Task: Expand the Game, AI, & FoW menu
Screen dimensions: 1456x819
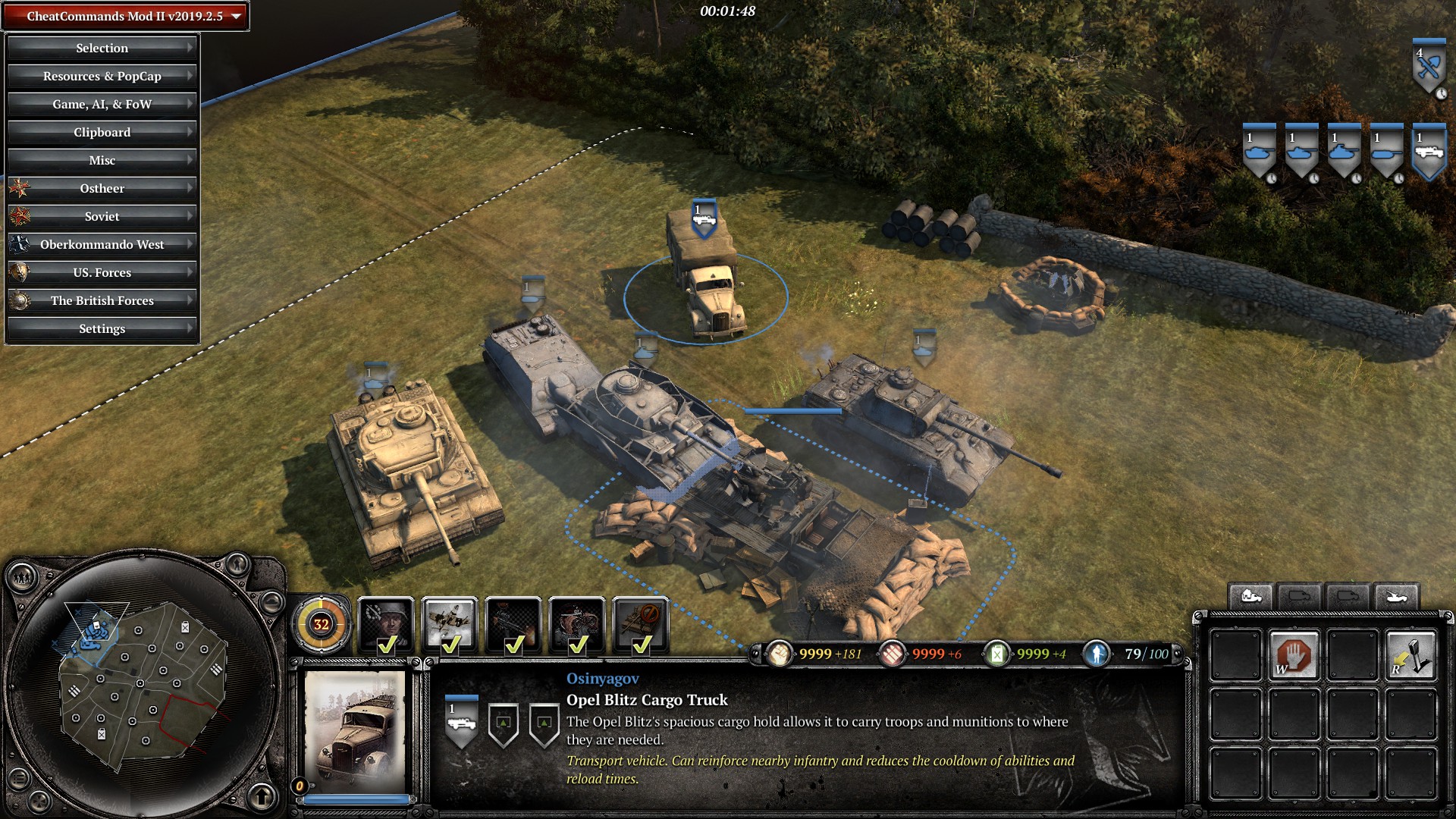Action: pyautogui.click(x=102, y=104)
